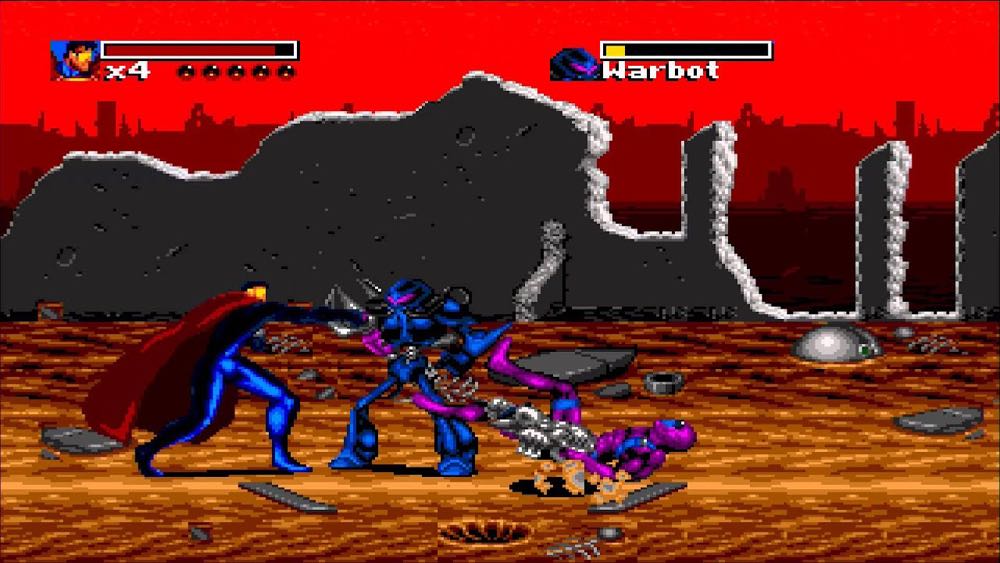Click the Superman player portrait
The height and width of the screenshot is (563, 1000).
coord(74,61)
